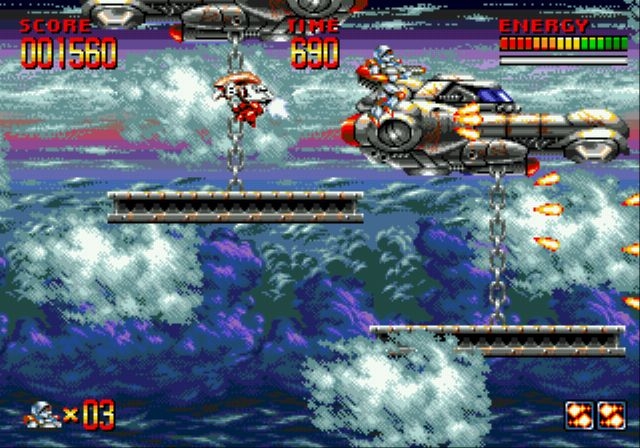The width and height of the screenshot is (640, 448).
Task: Click the armored soldier lives icon
Action: (x=43, y=413)
